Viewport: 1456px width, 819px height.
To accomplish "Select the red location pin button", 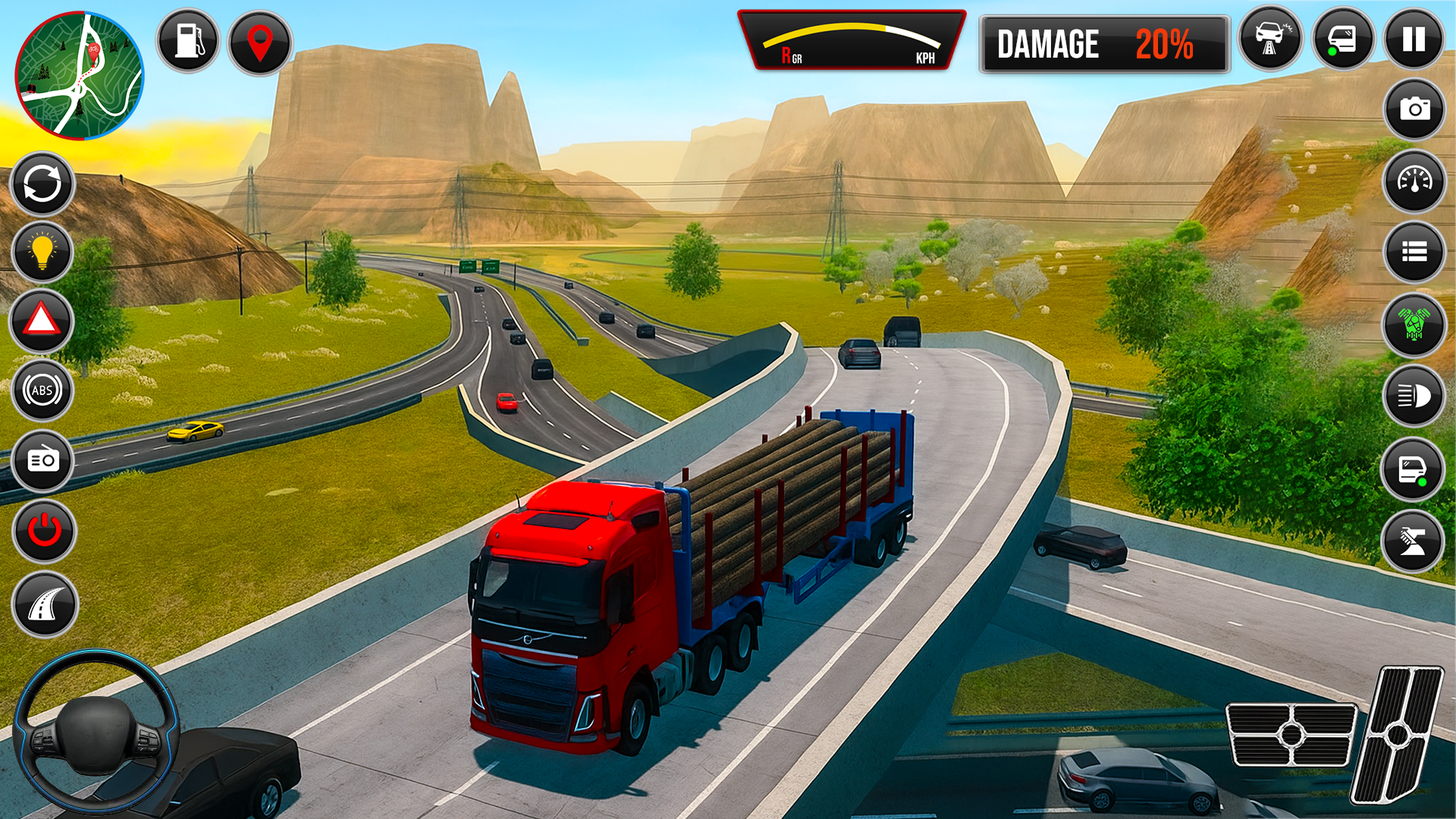I will [260, 42].
